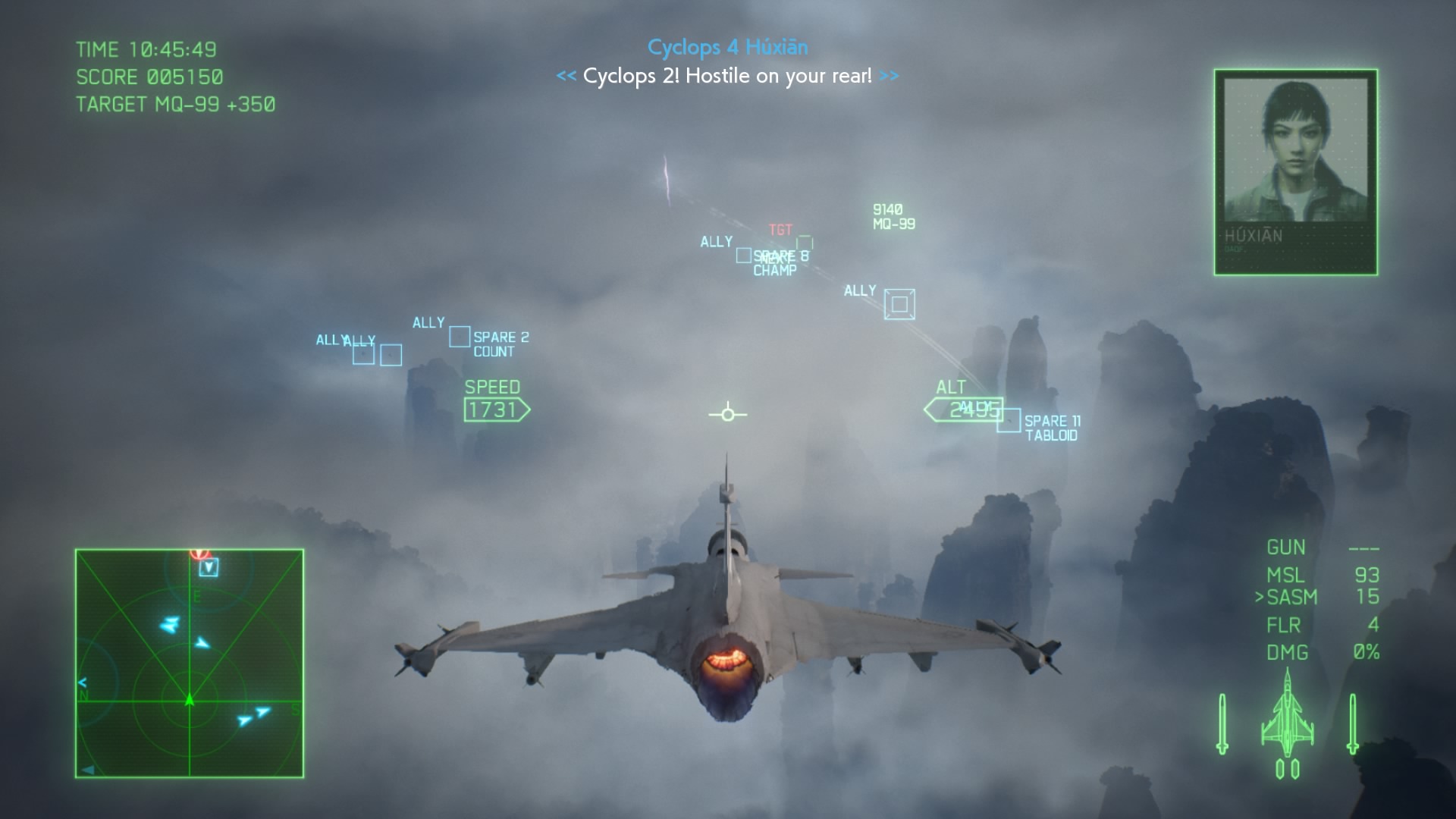Select the Húxiān pilot portrait
1456x819 pixels.
(x=1295, y=171)
